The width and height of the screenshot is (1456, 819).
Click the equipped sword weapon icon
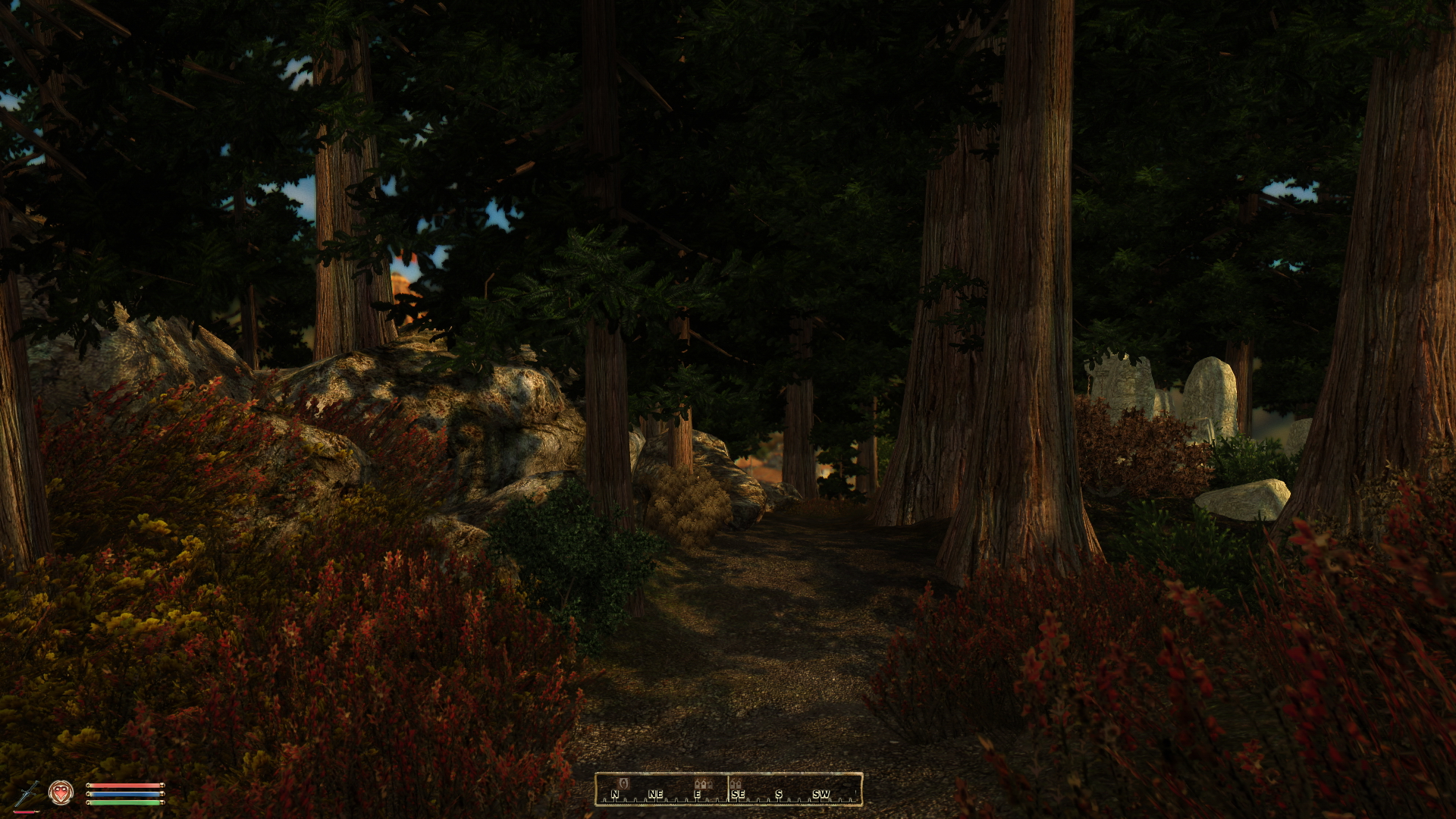(x=27, y=793)
